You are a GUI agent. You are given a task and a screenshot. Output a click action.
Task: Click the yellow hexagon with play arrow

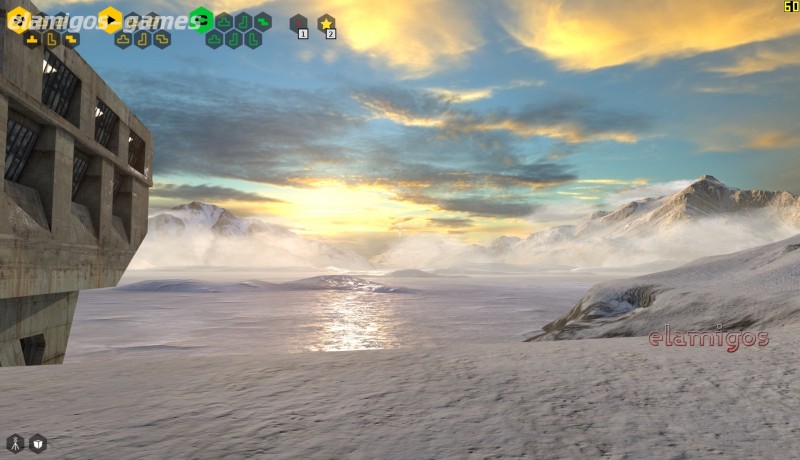tap(110, 19)
